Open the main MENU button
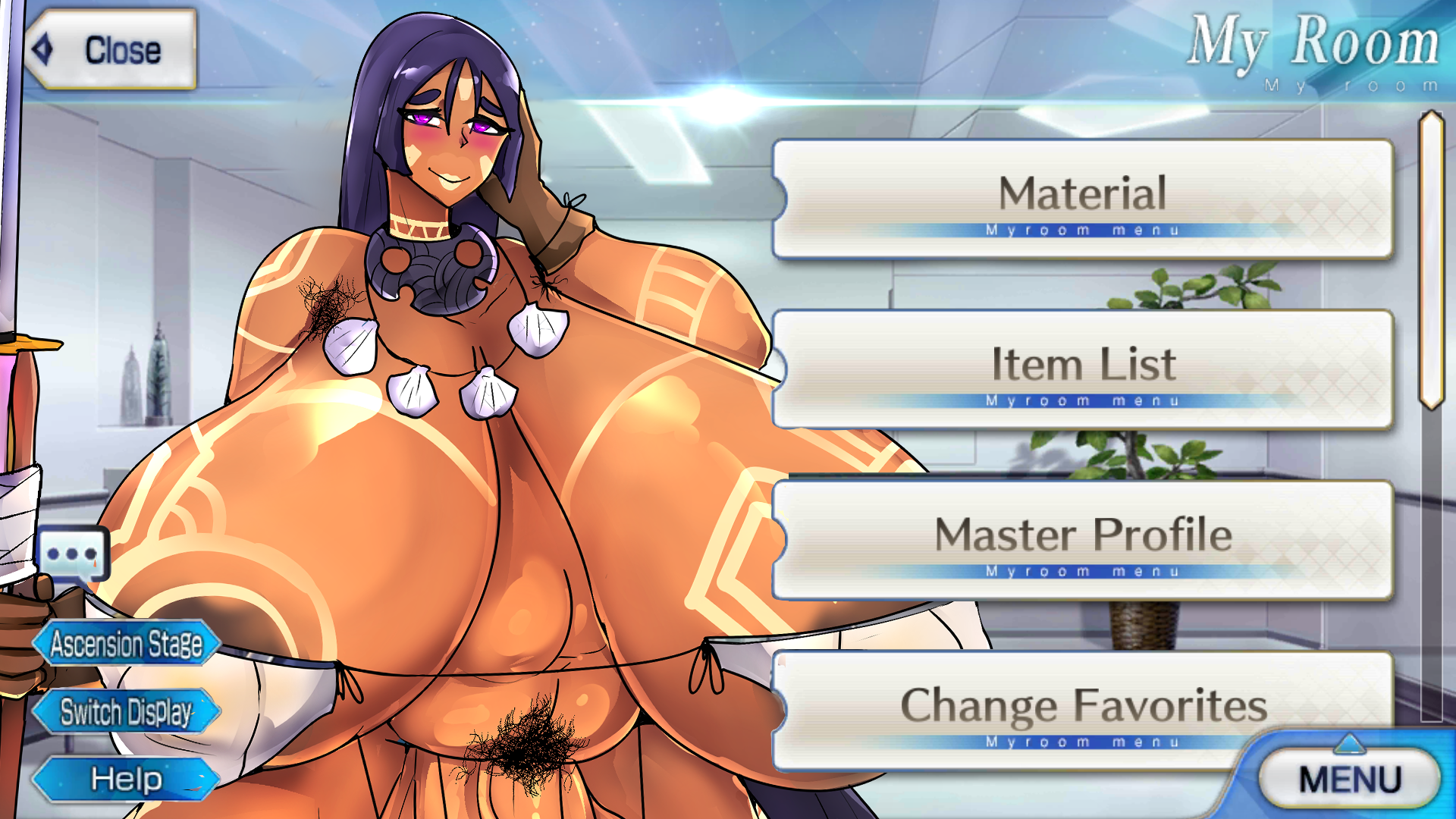The image size is (1456, 819). pos(1349,779)
